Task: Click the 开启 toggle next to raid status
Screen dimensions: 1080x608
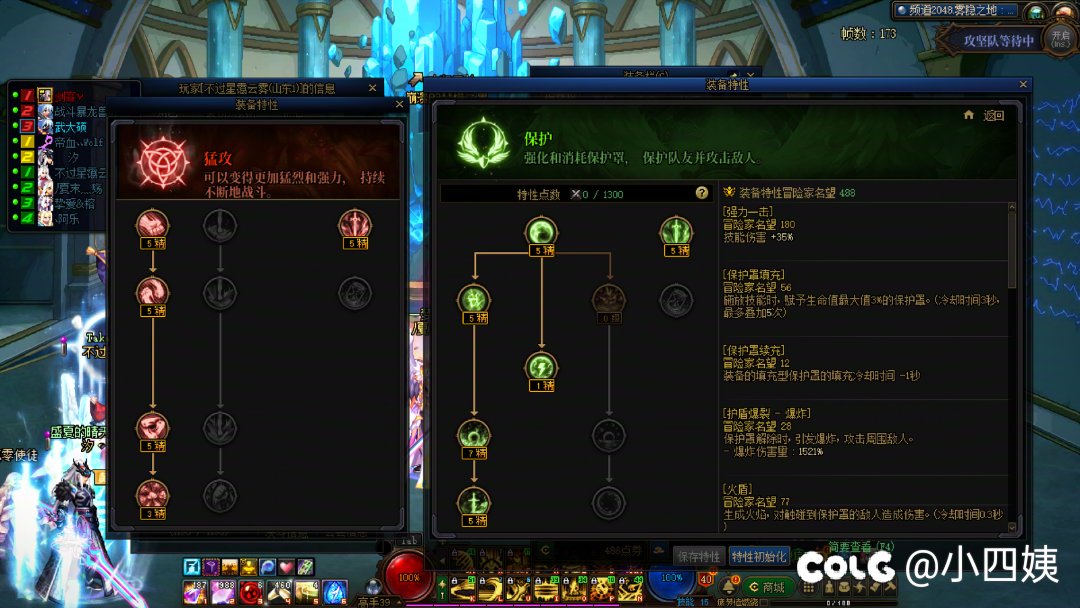Action: point(1061,39)
